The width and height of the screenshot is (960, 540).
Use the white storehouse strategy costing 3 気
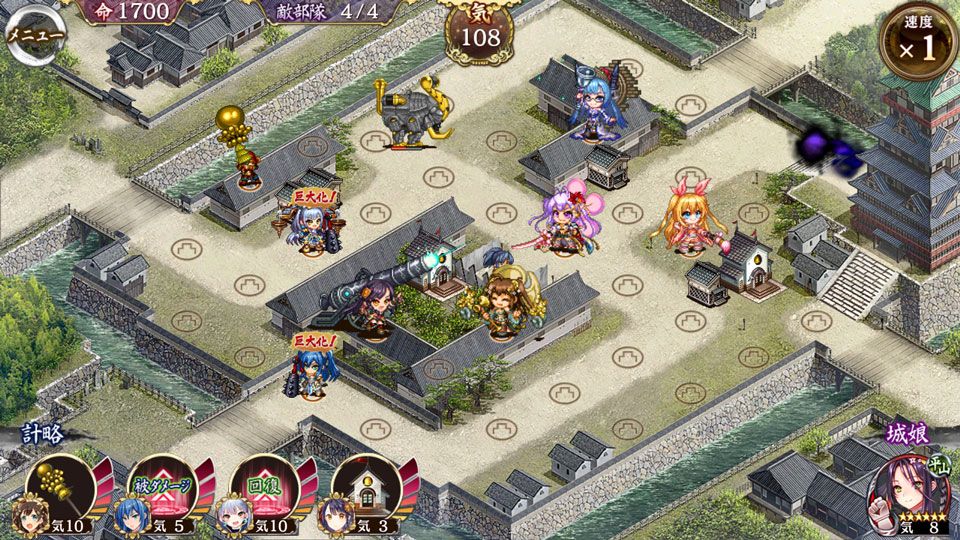point(366,488)
